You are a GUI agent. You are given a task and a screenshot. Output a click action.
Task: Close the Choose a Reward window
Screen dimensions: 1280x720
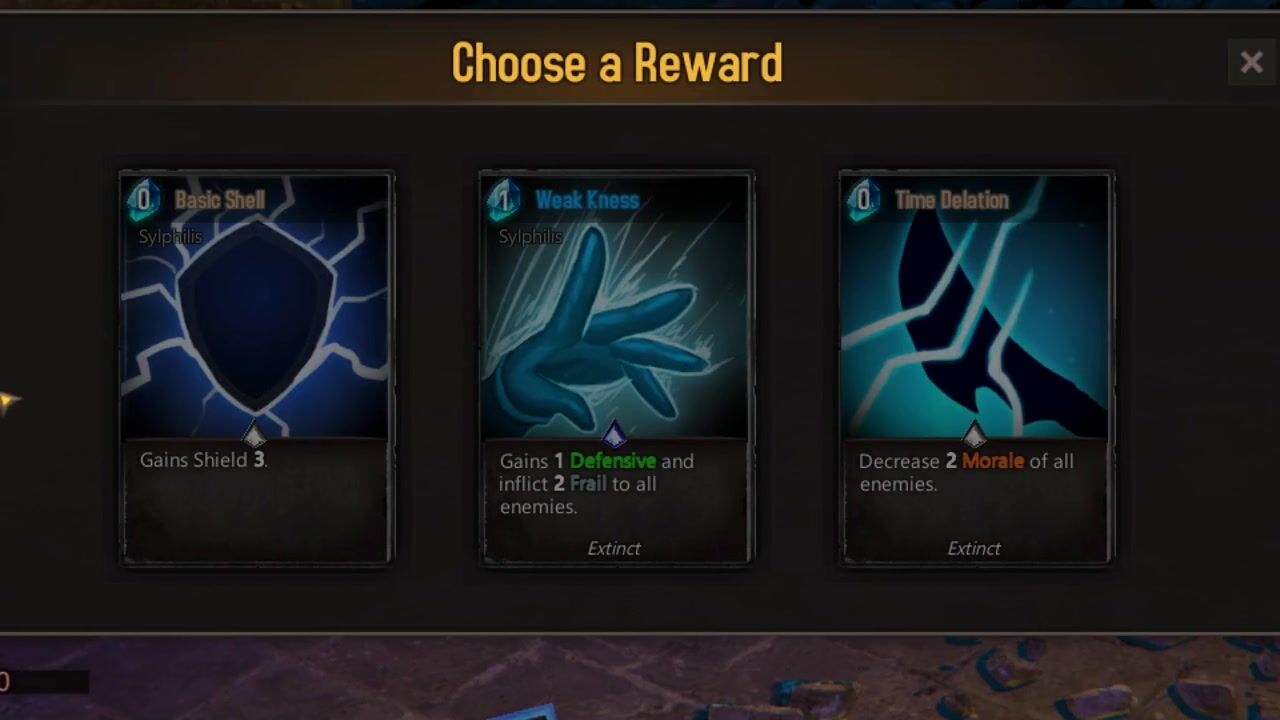pos(1251,63)
